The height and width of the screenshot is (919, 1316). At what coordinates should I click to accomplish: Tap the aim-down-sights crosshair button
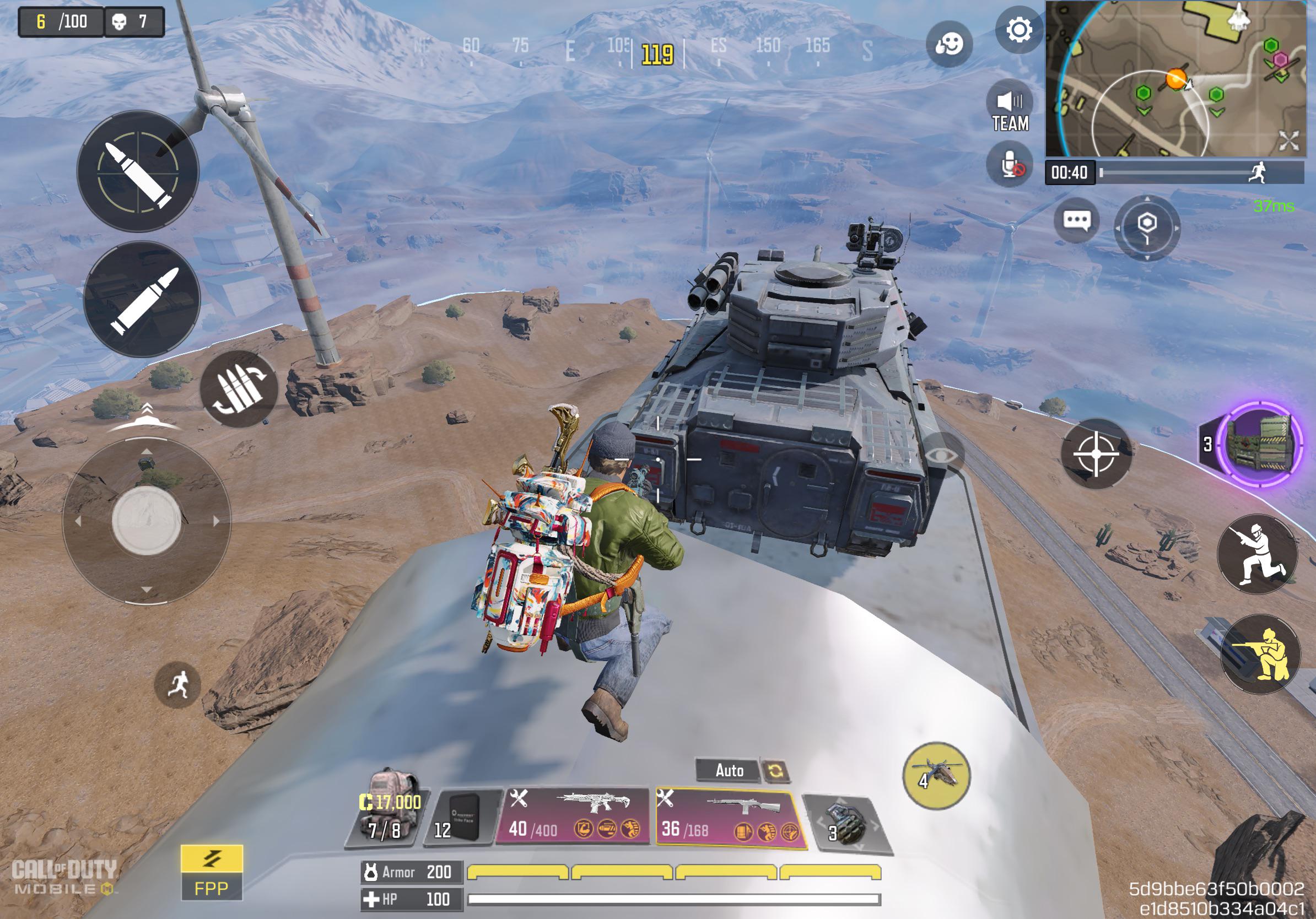point(1096,453)
